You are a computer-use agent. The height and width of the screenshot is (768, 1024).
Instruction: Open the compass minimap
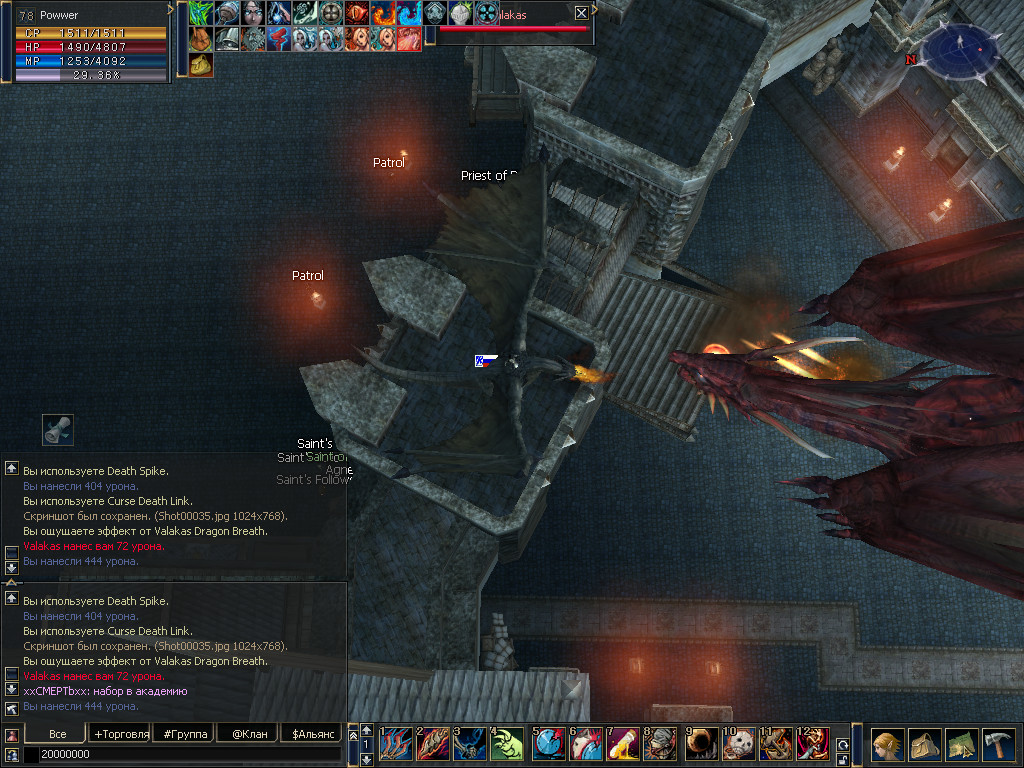pyautogui.click(x=960, y=48)
